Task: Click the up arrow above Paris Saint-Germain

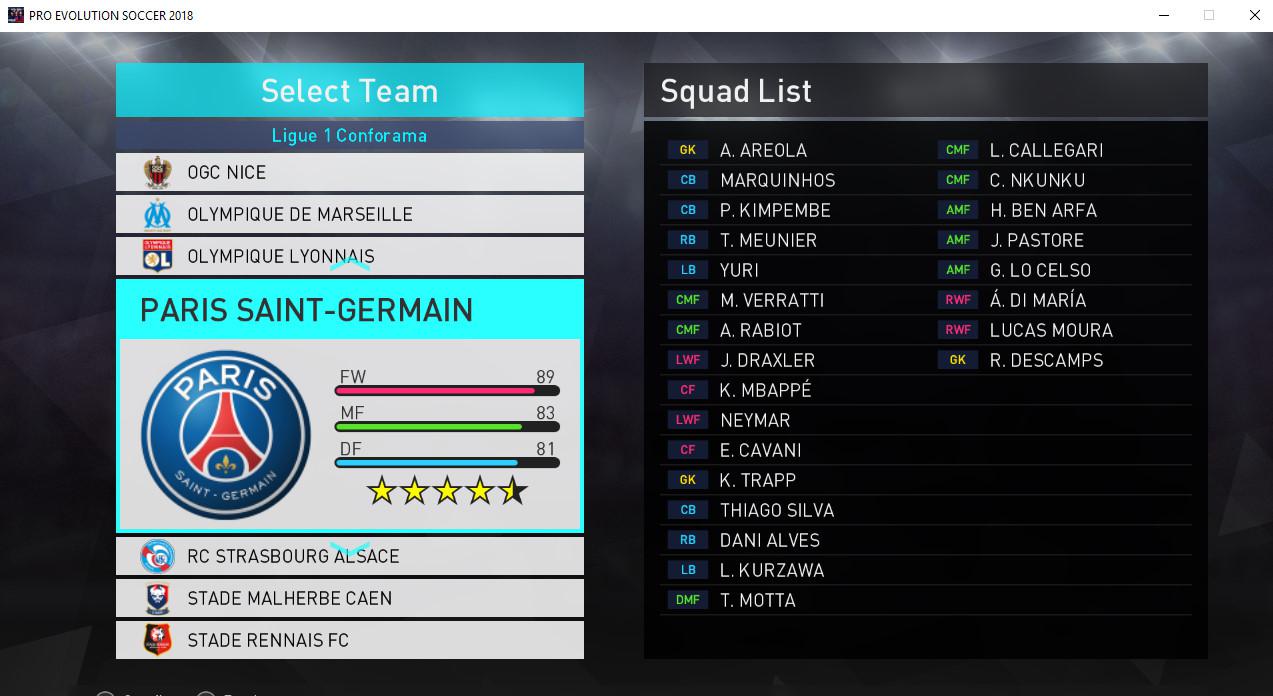Action: tap(350, 265)
